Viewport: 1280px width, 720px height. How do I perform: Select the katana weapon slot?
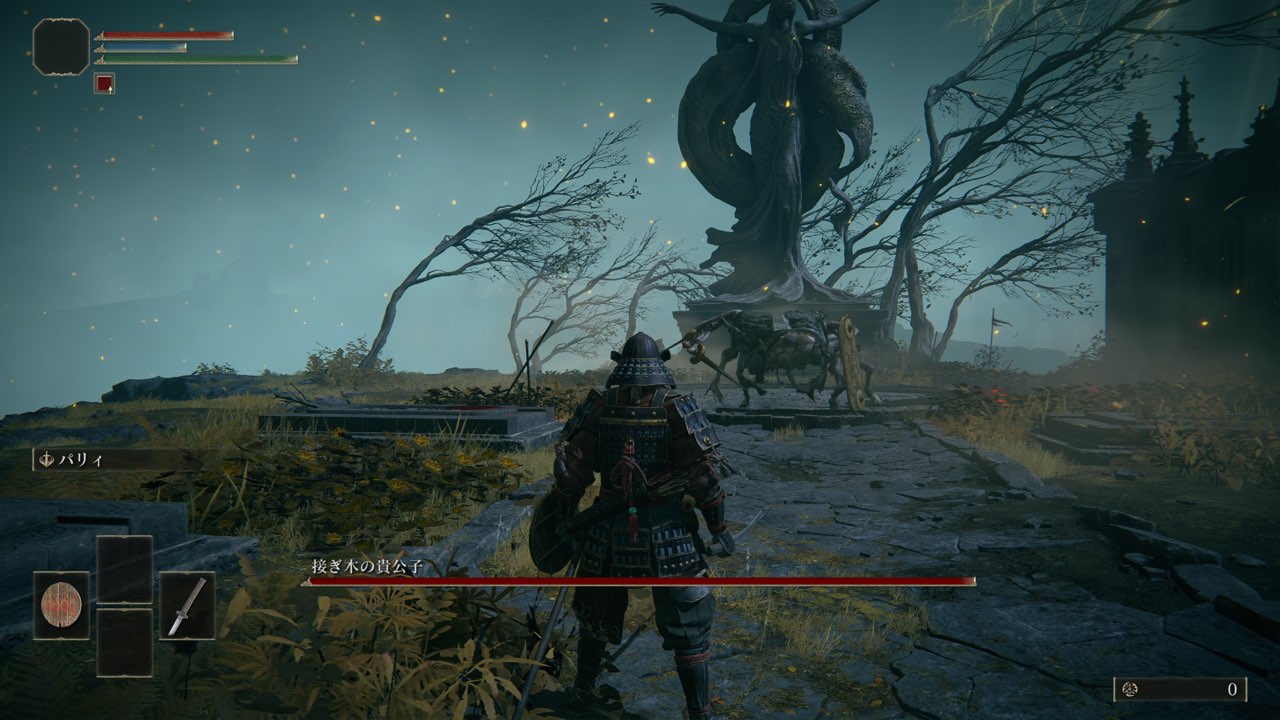pos(187,605)
